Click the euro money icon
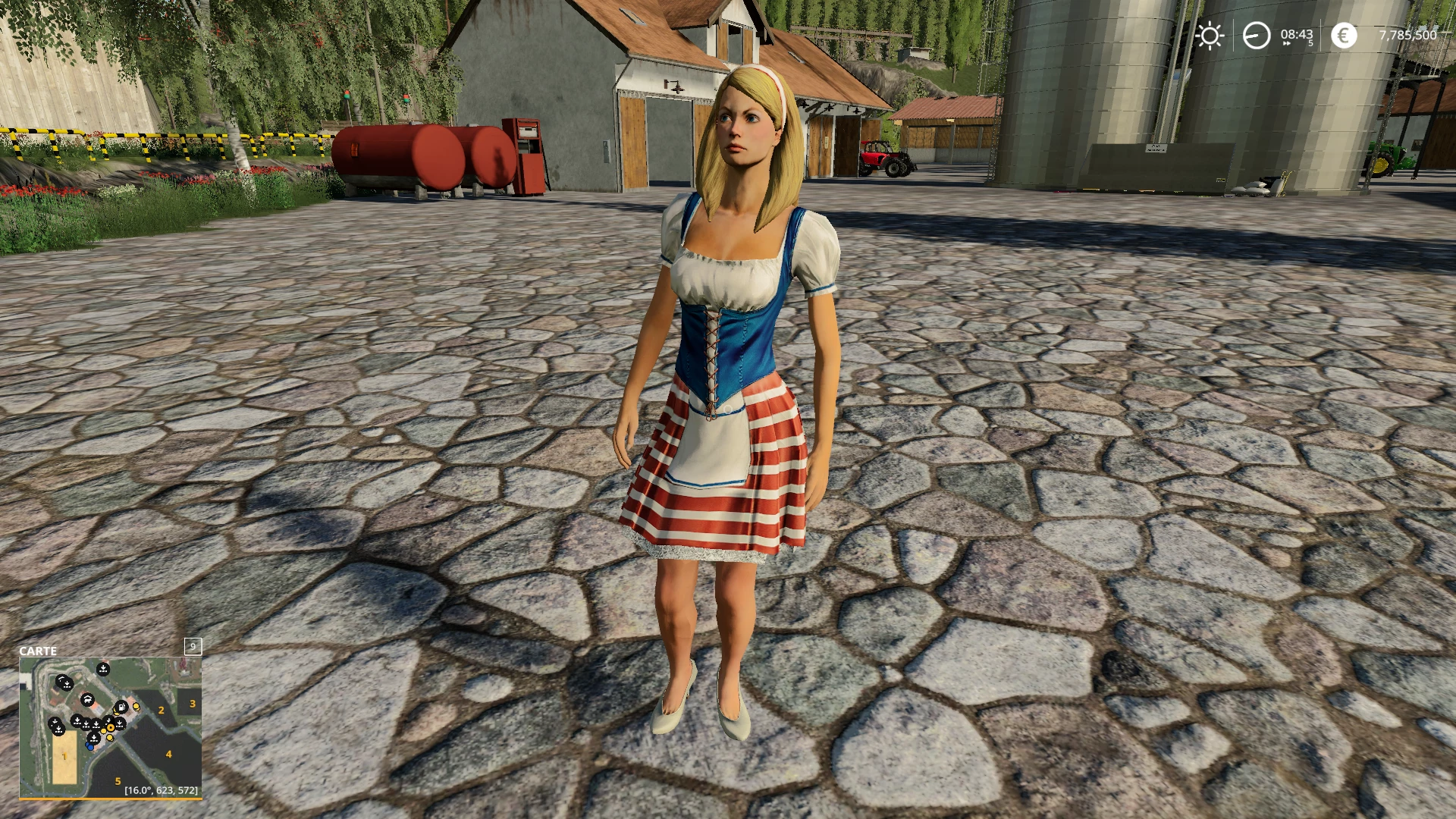 tap(1344, 36)
